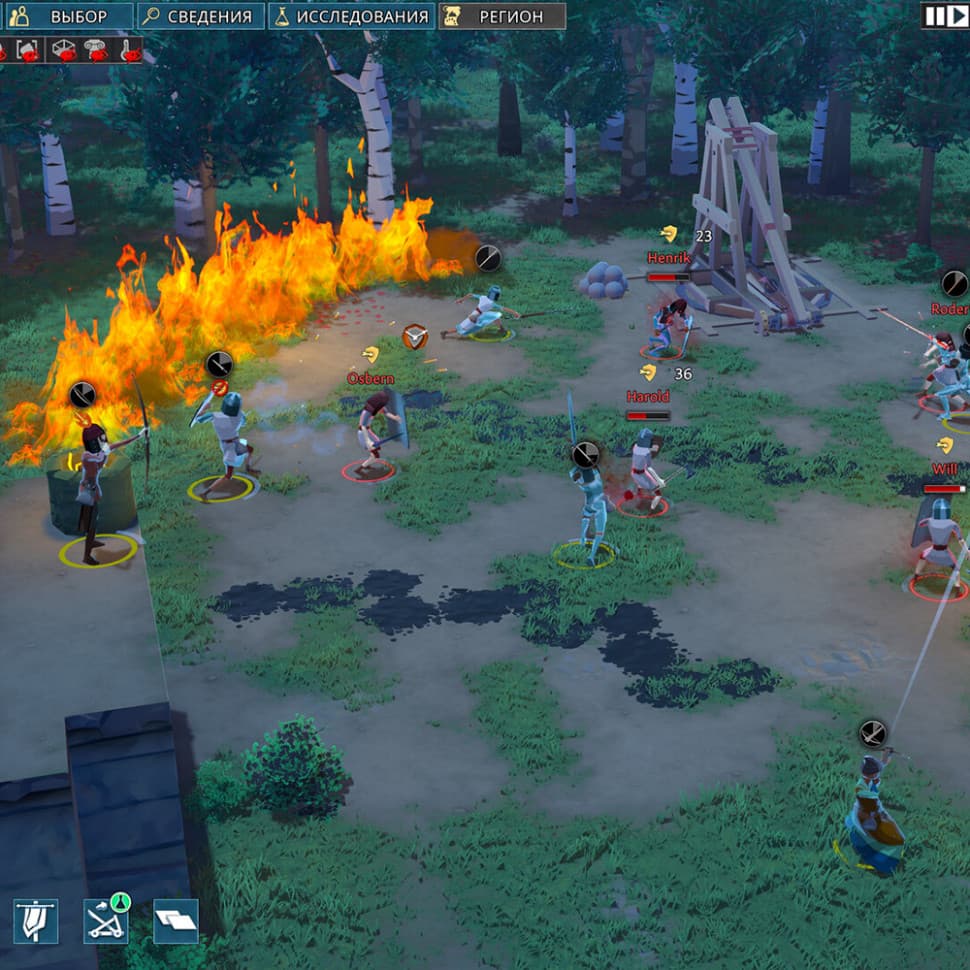Toggle the bracketed bucket overlay icon

[30, 51]
